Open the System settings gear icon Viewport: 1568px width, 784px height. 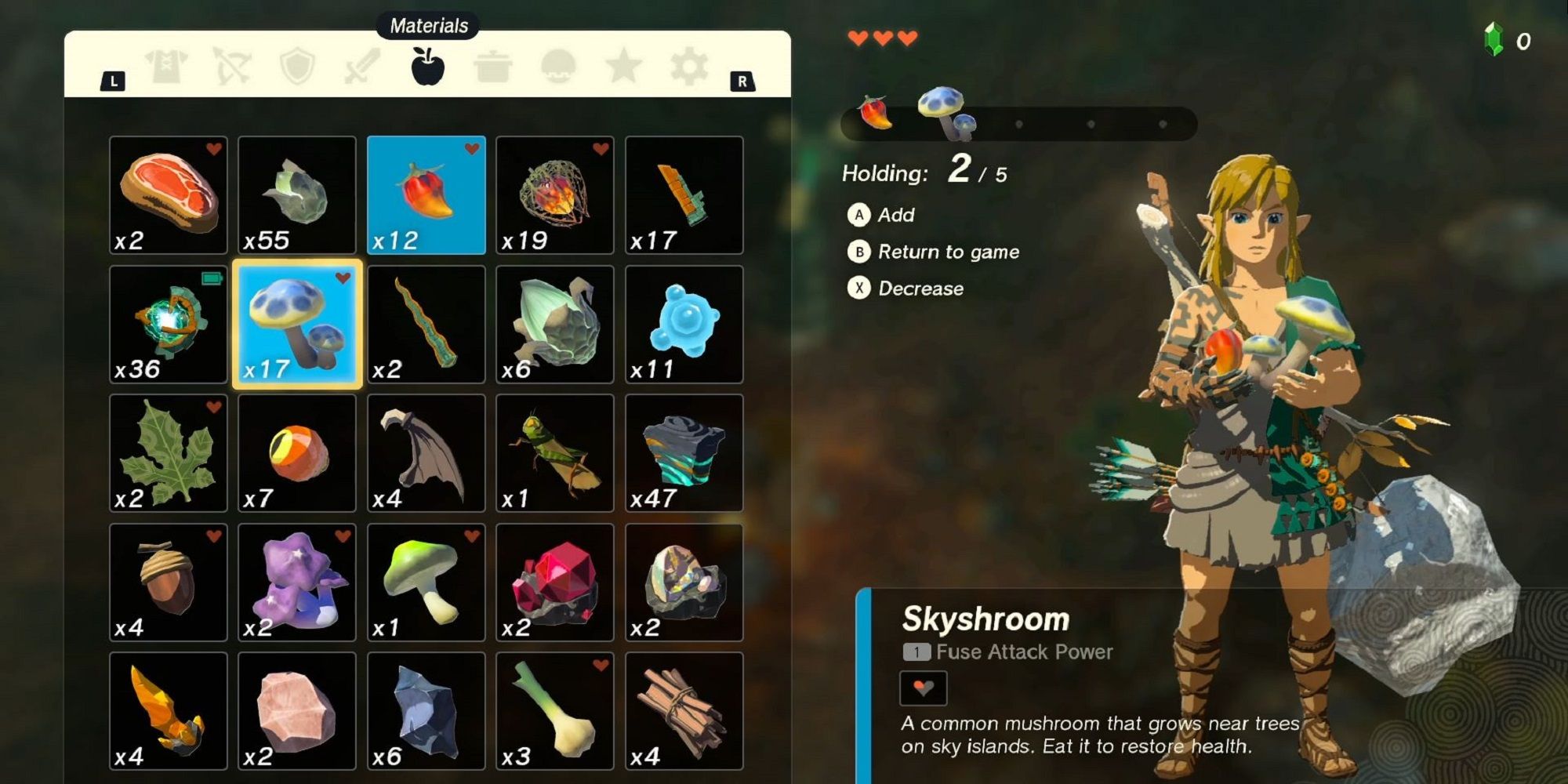point(688,67)
